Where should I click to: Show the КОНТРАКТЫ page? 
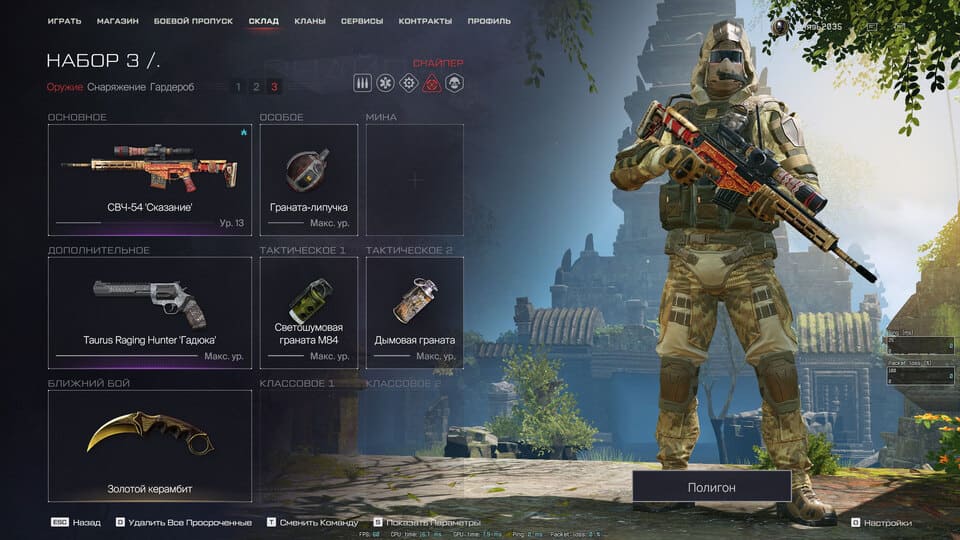pyautogui.click(x=425, y=21)
